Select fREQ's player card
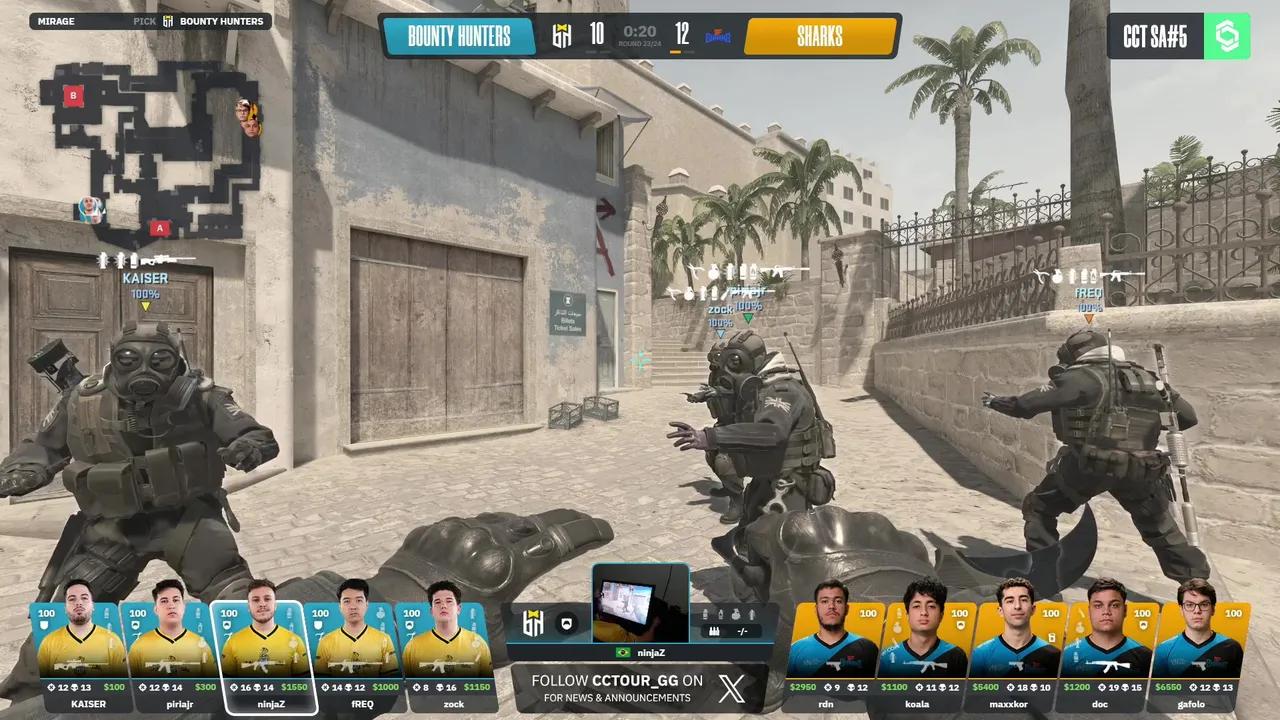This screenshot has width=1280, height=720. tap(353, 655)
